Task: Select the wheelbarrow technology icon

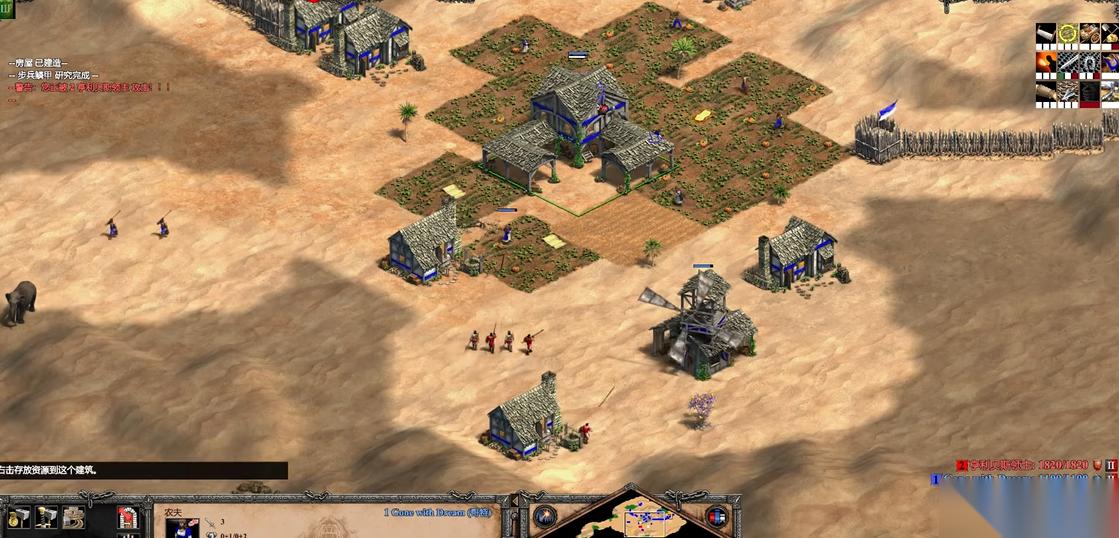Action: (1090, 34)
